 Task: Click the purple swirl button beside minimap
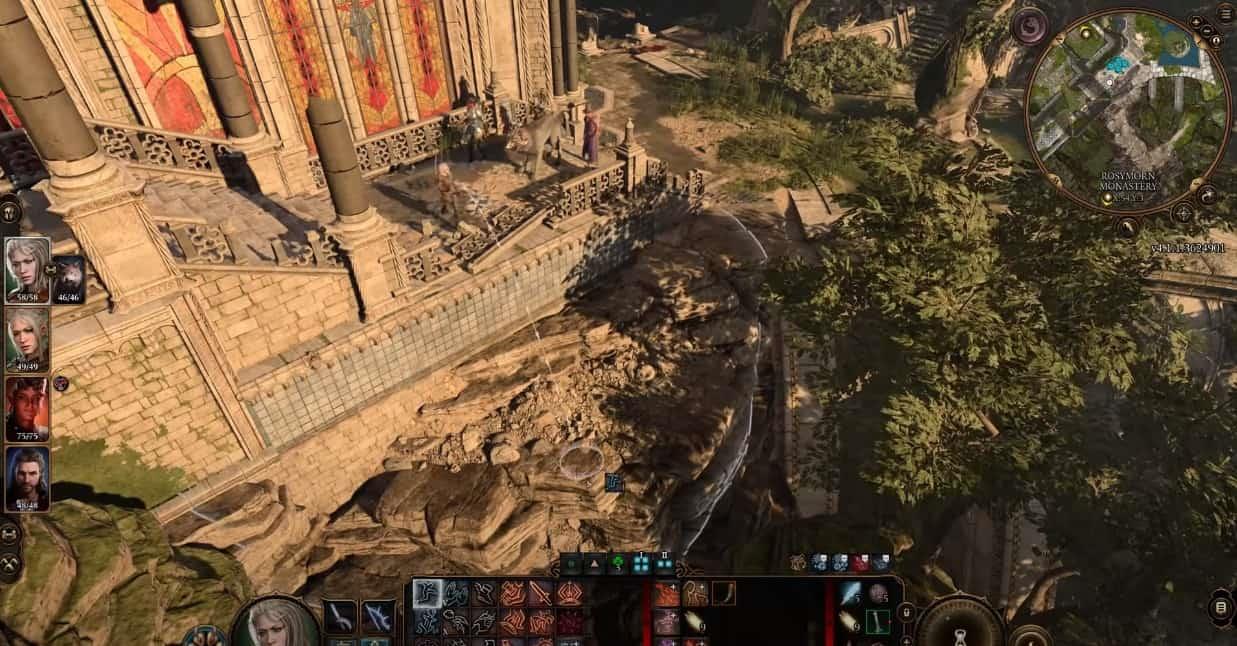pyautogui.click(x=1029, y=26)
